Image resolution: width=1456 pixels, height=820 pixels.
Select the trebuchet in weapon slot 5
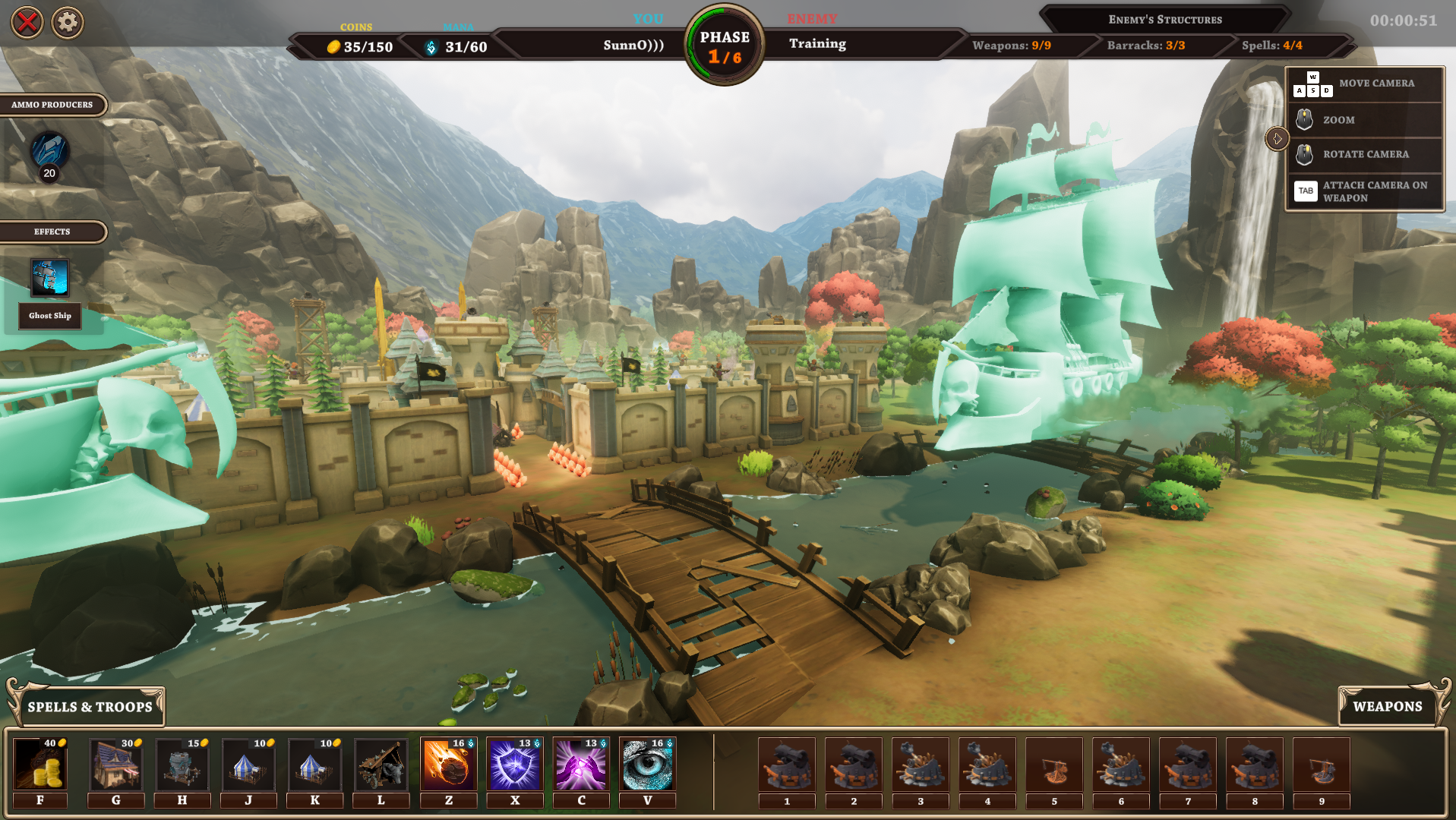(x=1054, y=765)
